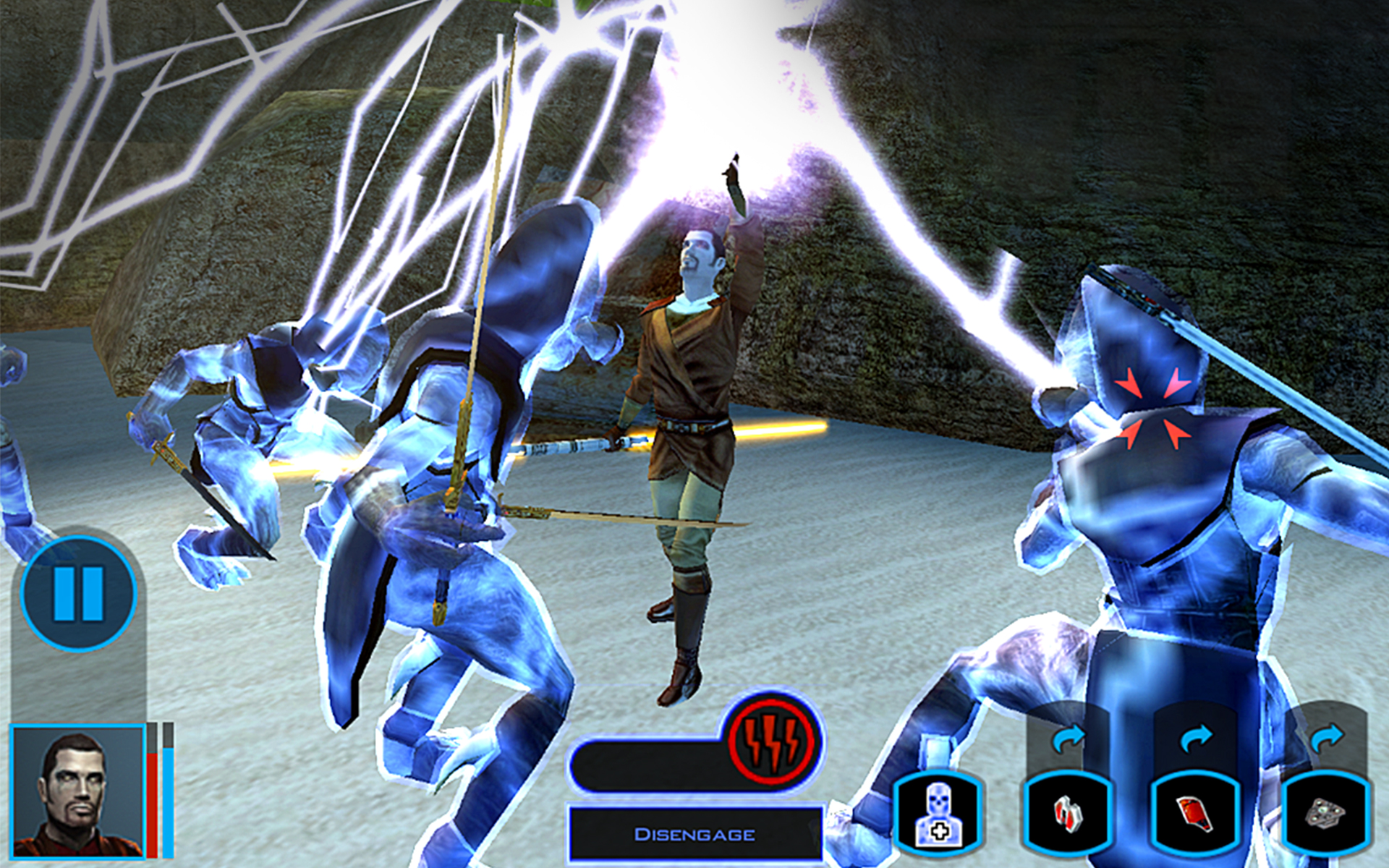Pause the game with the blue pause button

click(78, 593)
